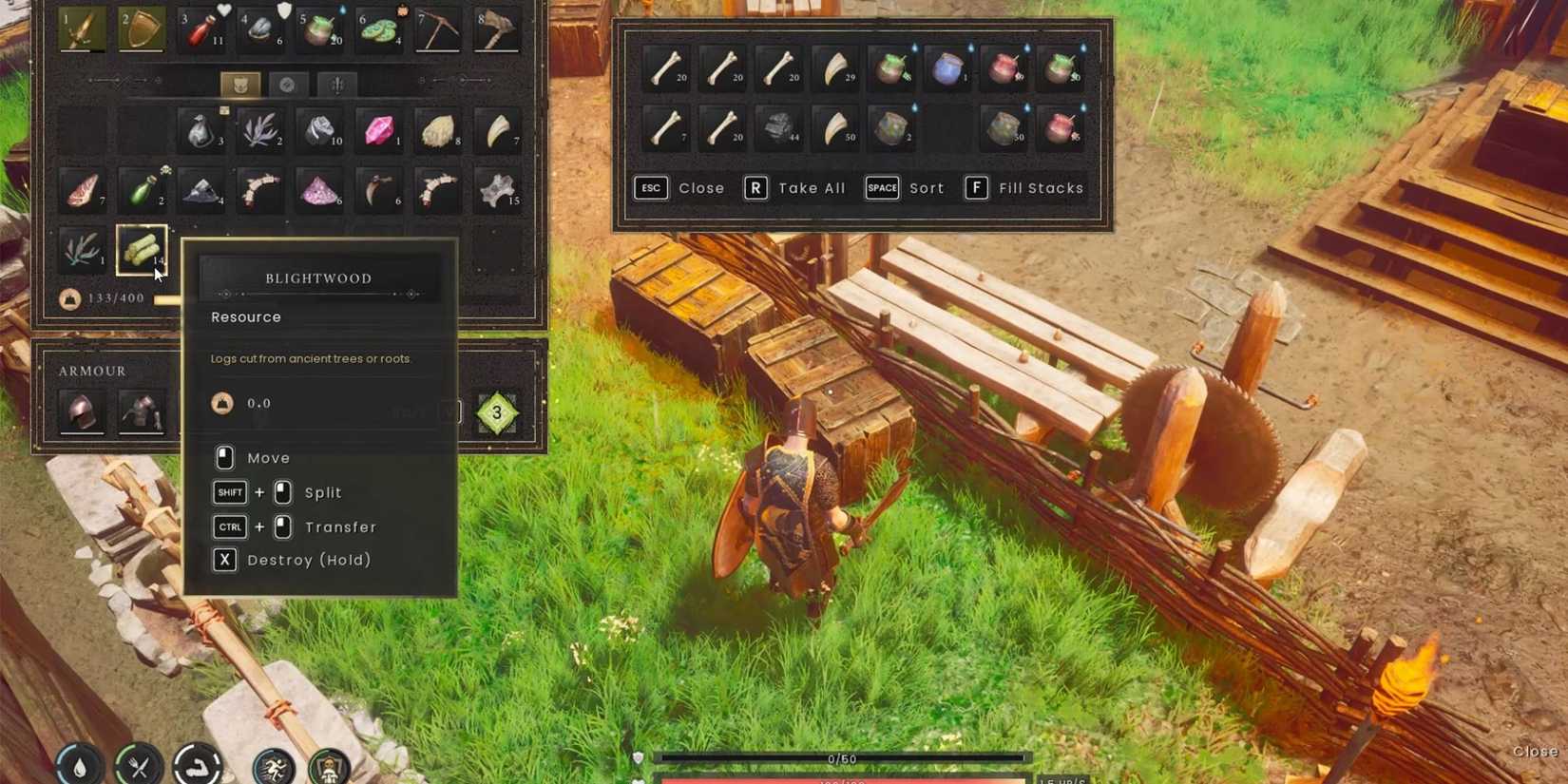Select the sword in hotbar slot 1
1568x784 pixels.
pyautogui.click(x=82, y=29)
